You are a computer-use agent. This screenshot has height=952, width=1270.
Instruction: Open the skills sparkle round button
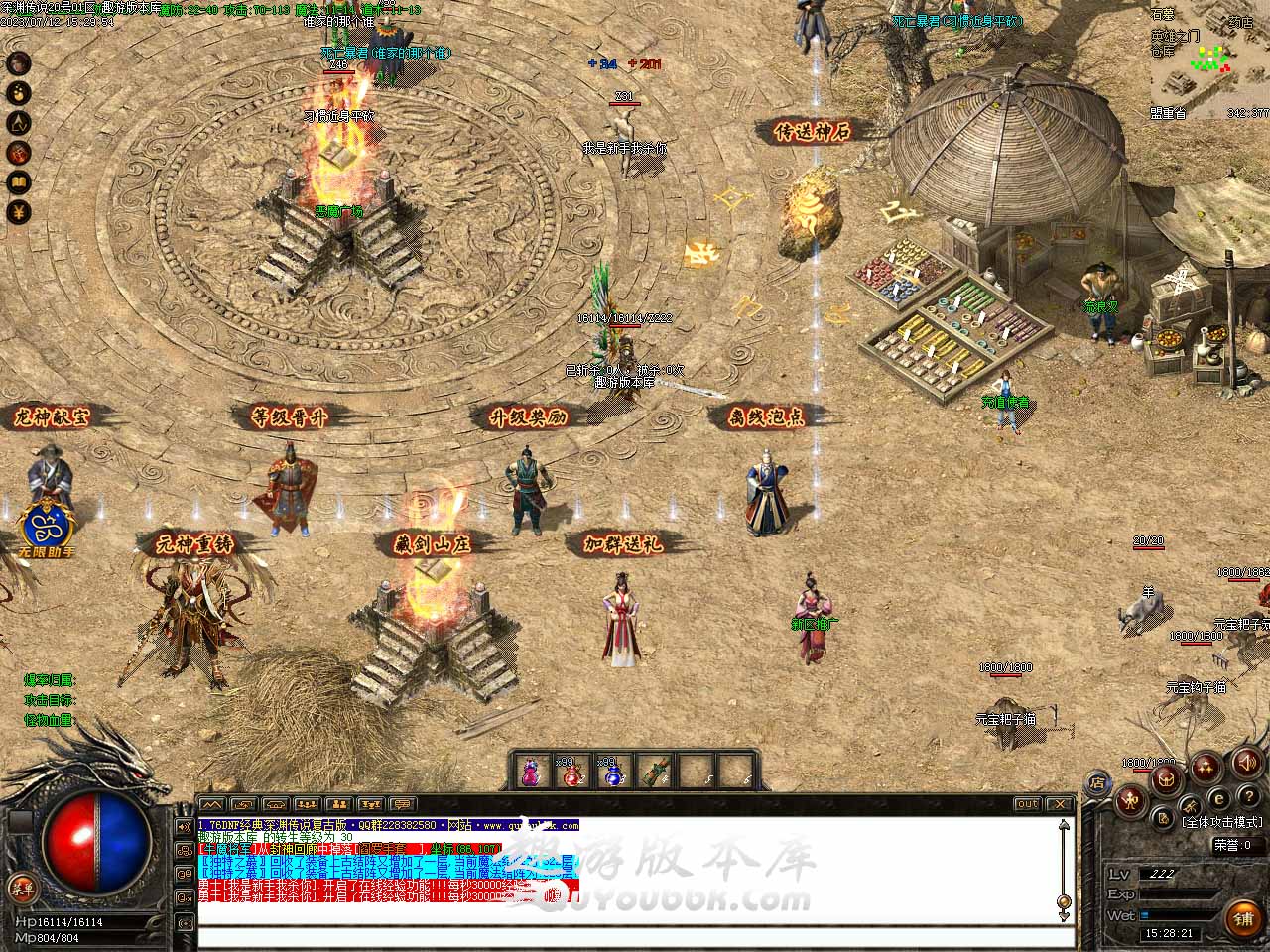click(1207, 767)
